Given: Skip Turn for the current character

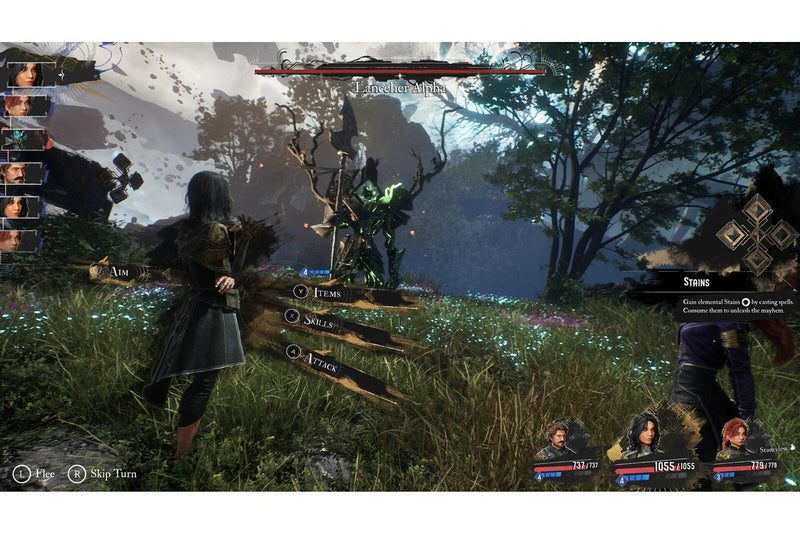Looking at the screenshot, I should click(104, 473).
